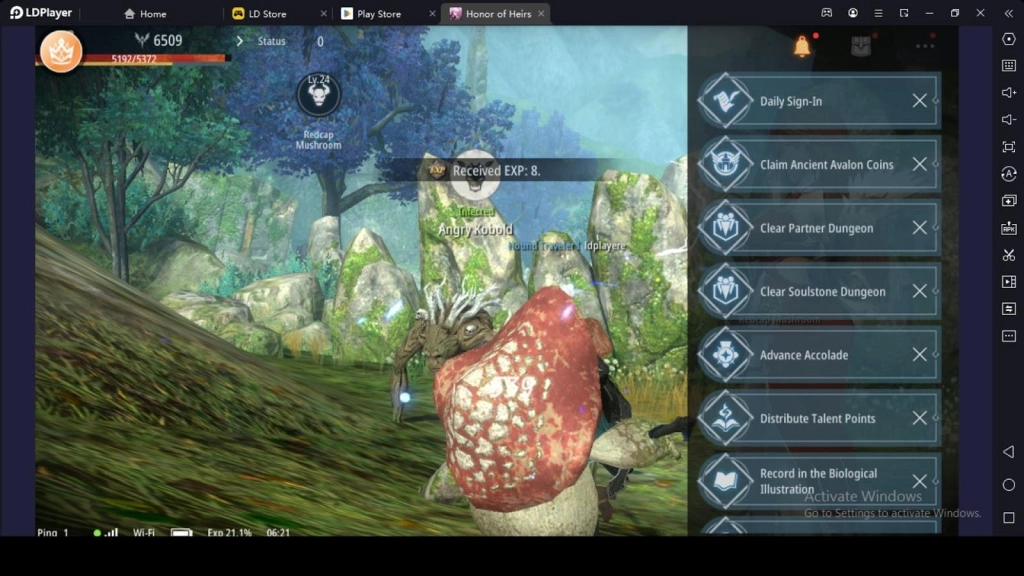This screenshot has height=576, width=1024.
Task: Select Distribute Talent Points
Action: [817, 419]
